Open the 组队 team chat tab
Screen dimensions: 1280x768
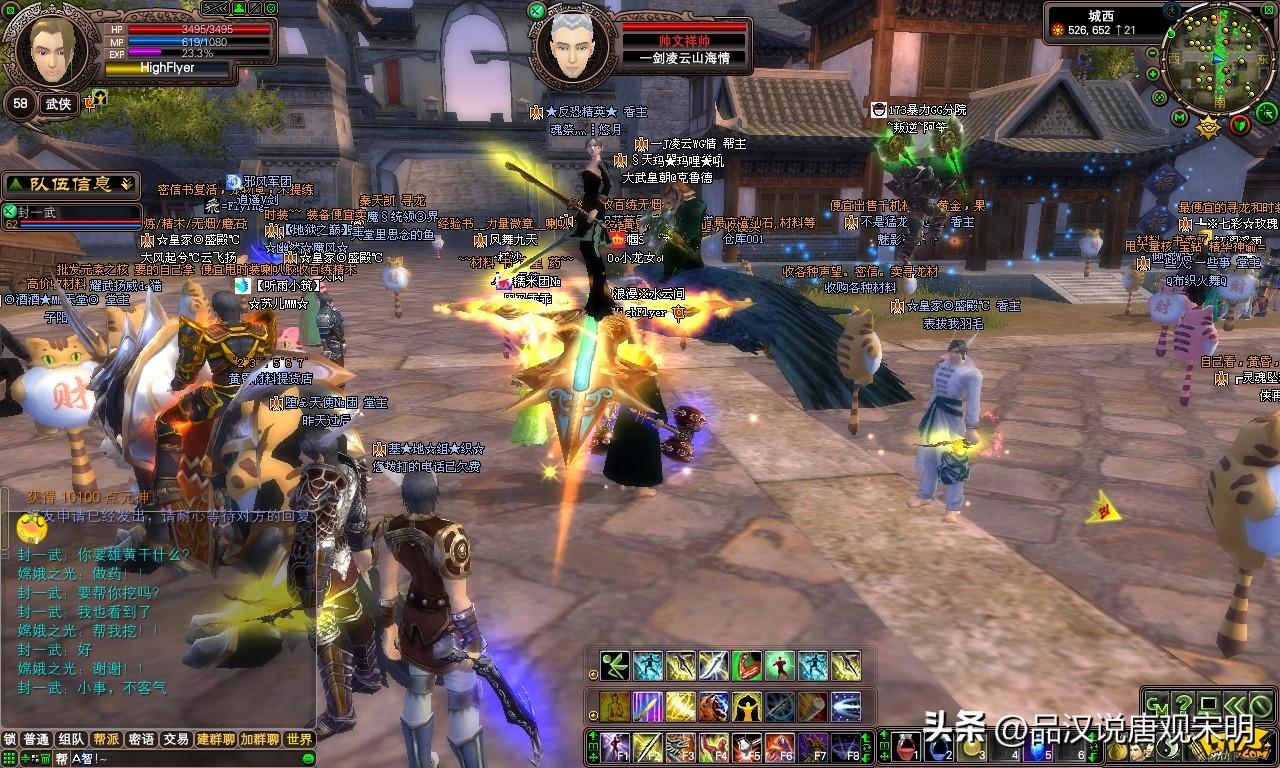coord(71,739)
